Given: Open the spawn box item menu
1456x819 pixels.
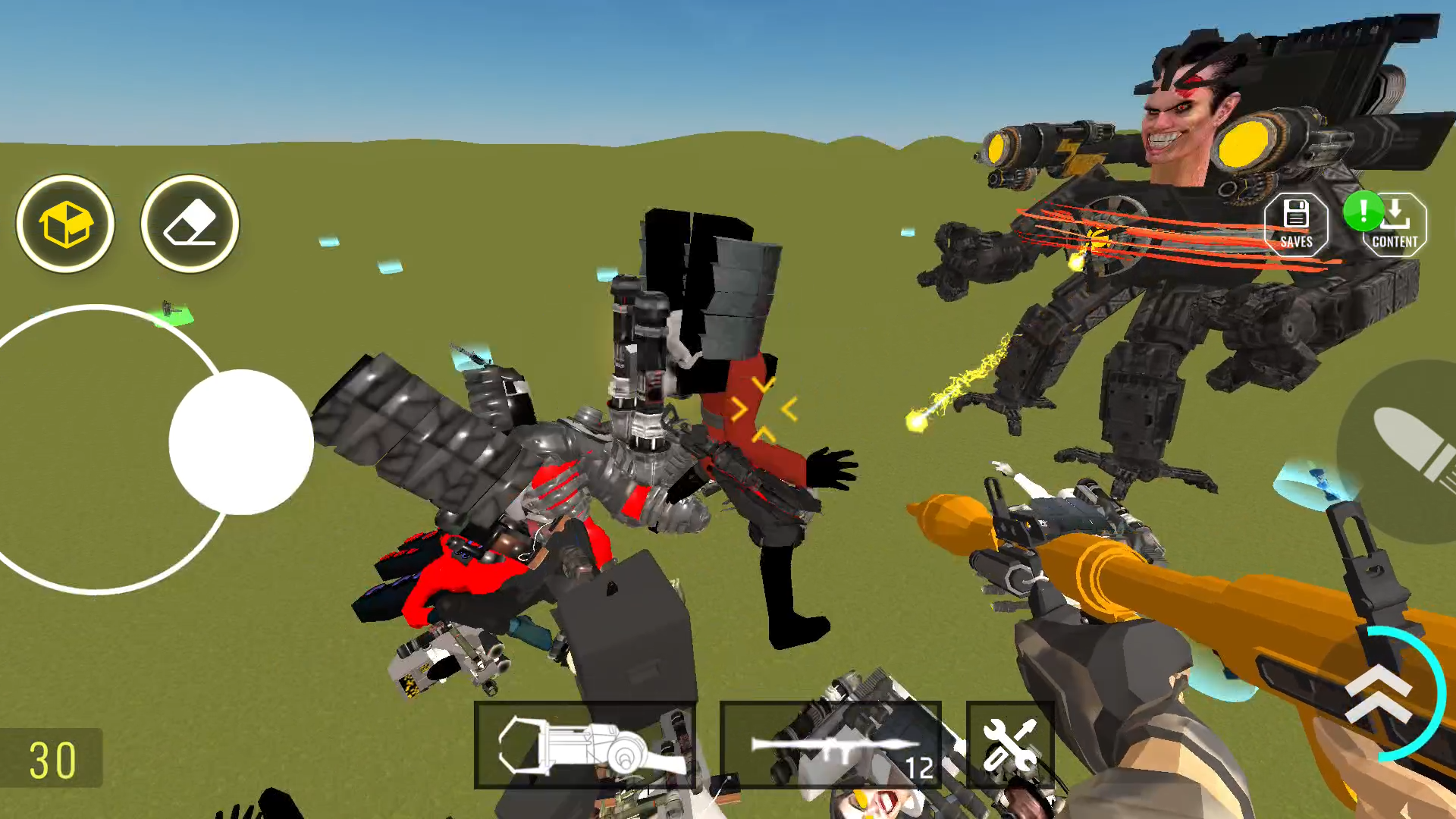Looking at the screenshot, I should tap(66, 224).
